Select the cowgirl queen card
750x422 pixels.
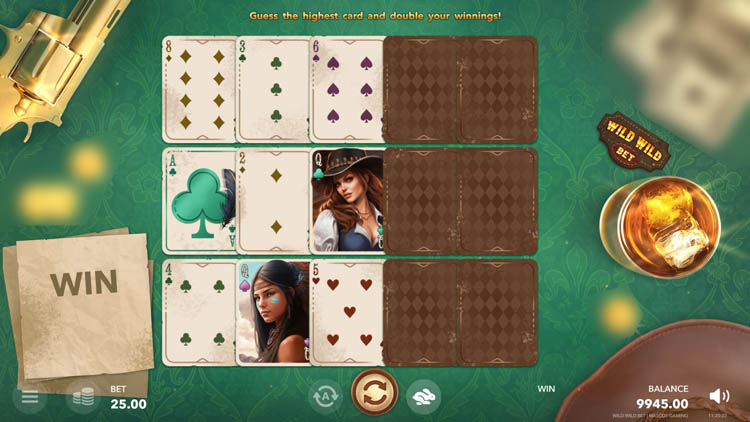347,201
